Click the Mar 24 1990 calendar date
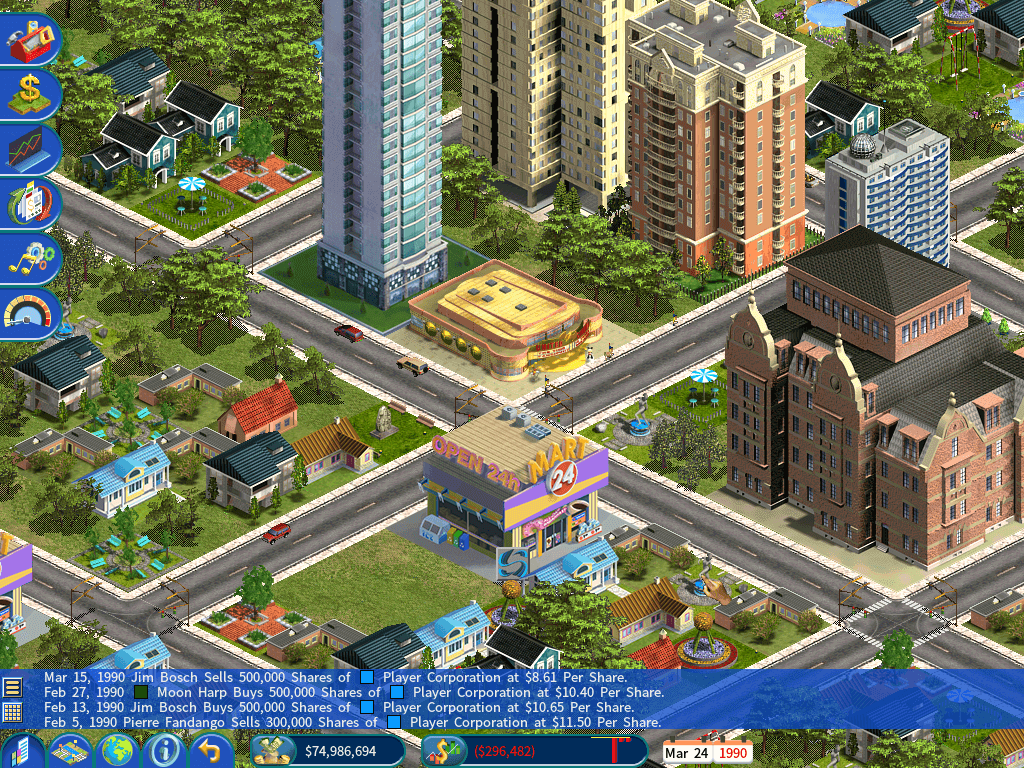This screenshot has width=1024, height=768. (707, 752)
